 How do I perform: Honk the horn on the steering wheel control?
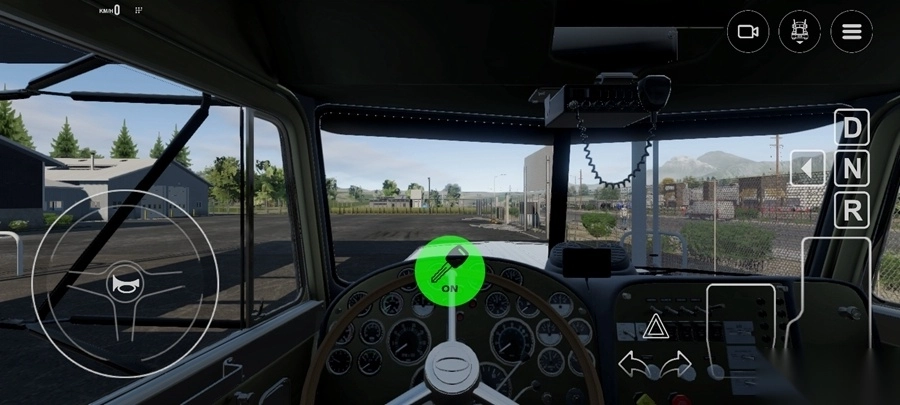click(125, 283)
